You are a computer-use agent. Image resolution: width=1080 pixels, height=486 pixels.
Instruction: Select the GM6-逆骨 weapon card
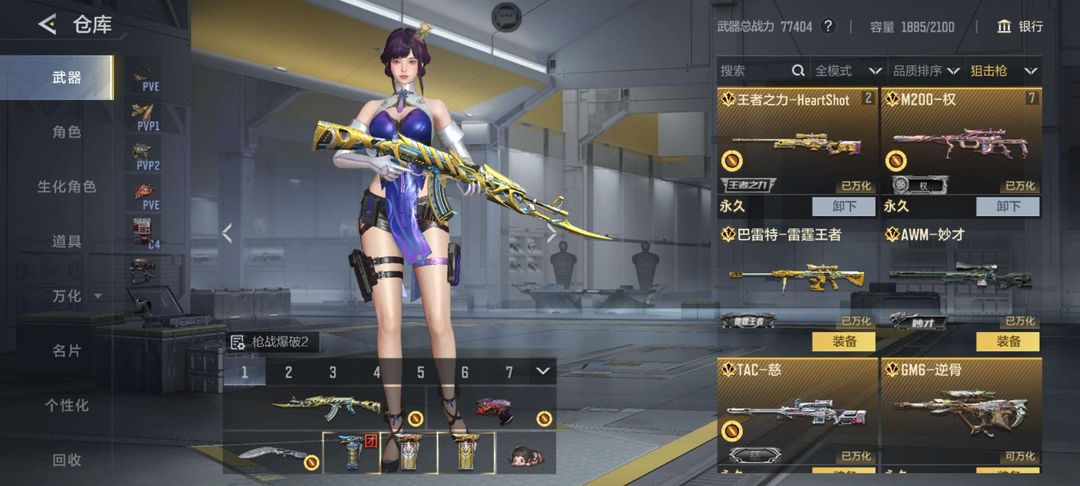[961, 412]
